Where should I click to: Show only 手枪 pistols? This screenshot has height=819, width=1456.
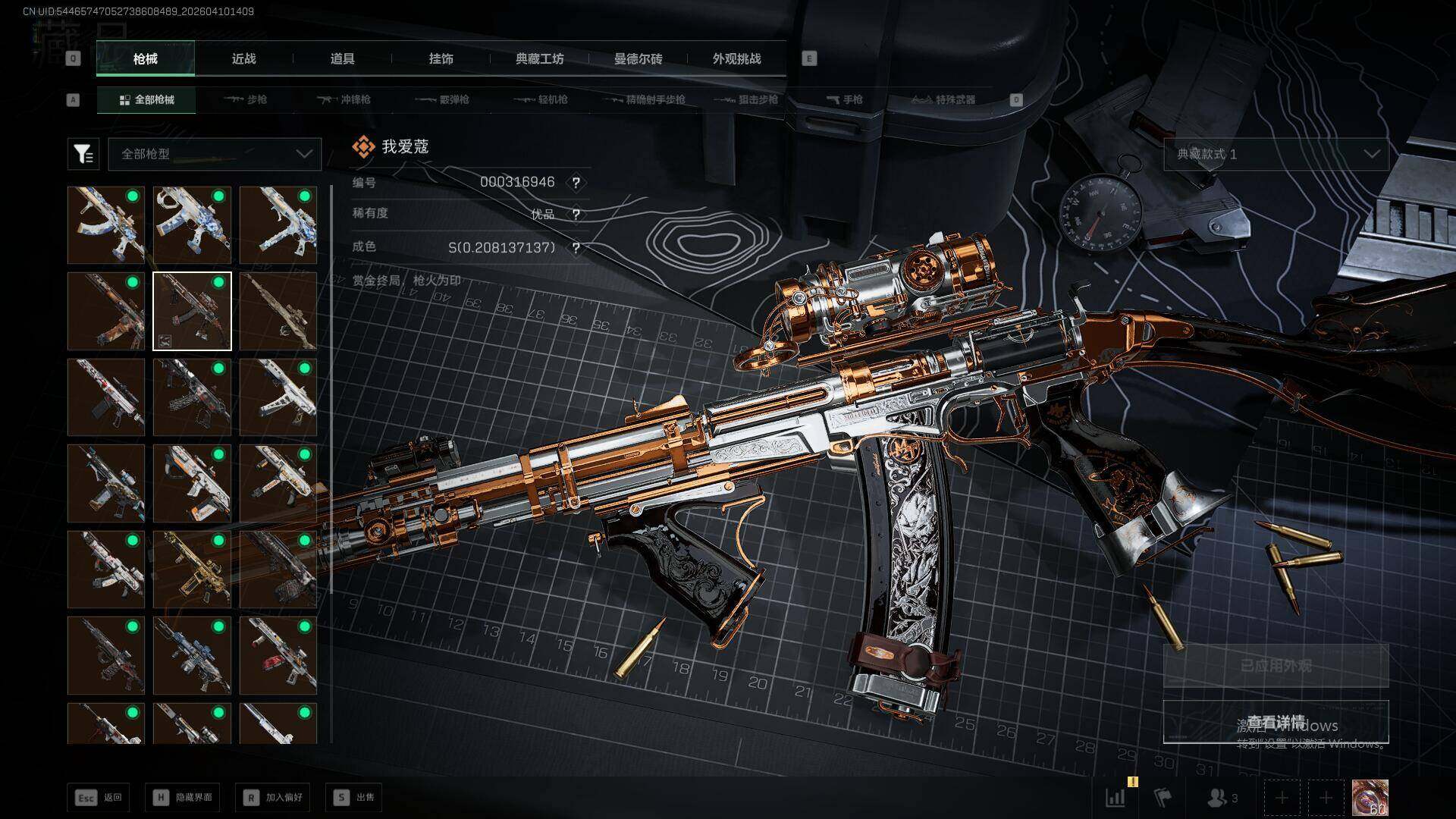pyautogui.click(x=844, y=99)
